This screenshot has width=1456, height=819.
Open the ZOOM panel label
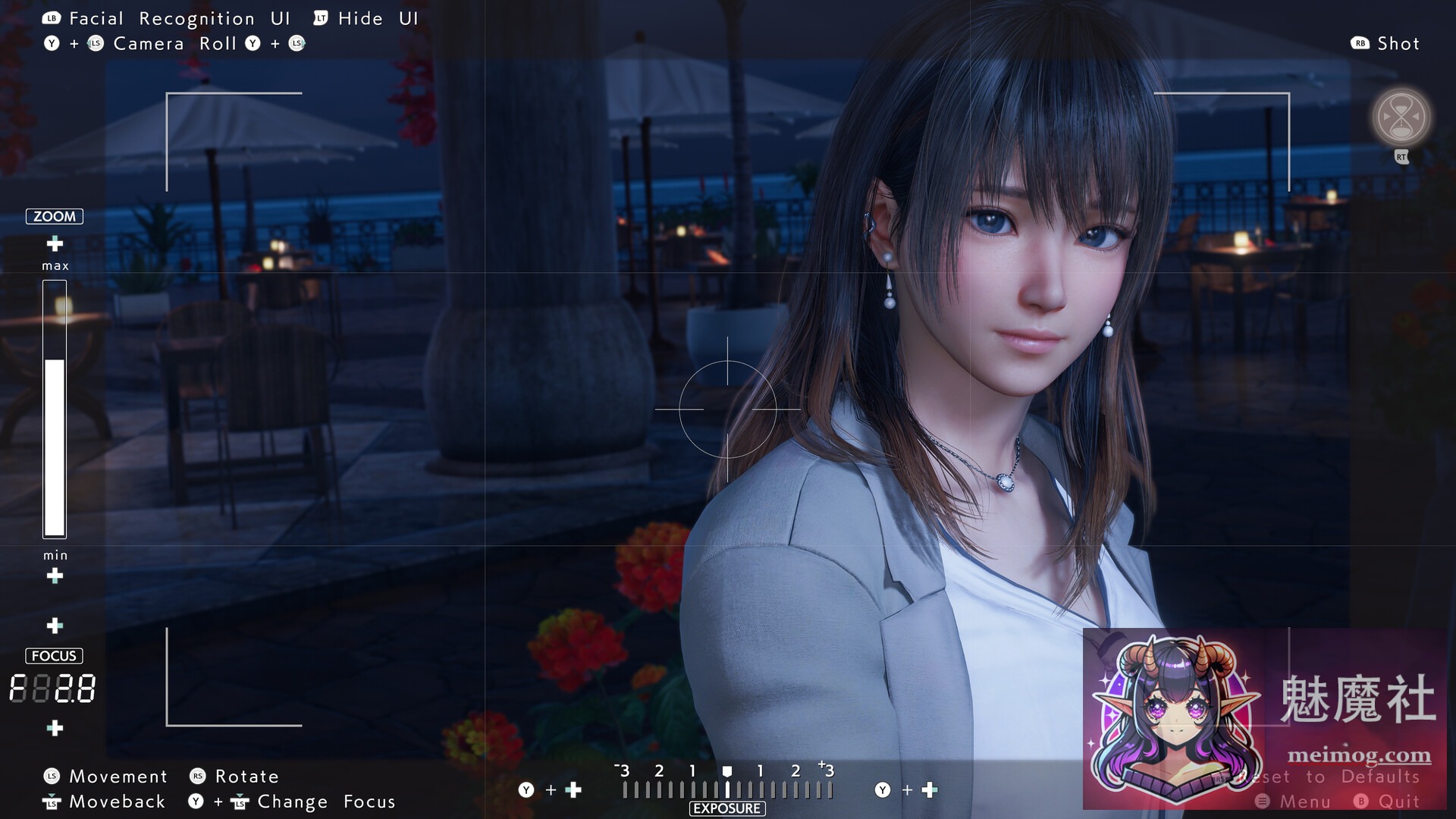tap(53, 216)
